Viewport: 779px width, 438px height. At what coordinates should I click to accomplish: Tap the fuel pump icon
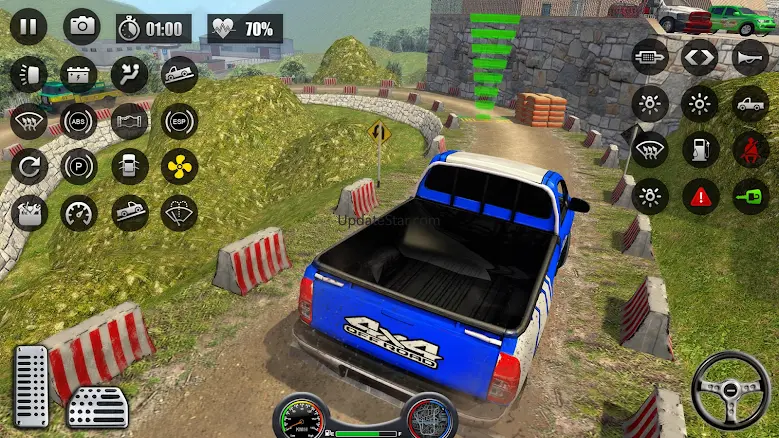700,149
